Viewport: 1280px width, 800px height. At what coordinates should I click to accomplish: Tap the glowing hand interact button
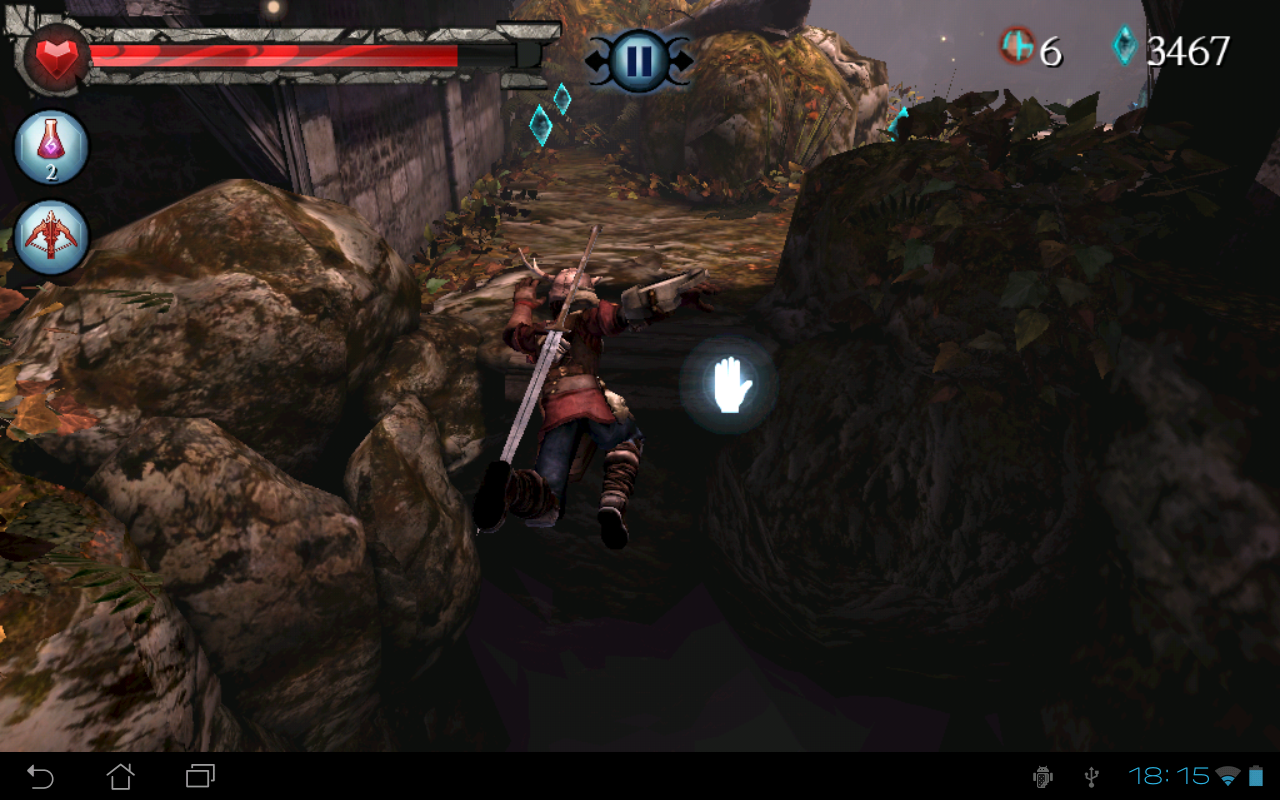729,385
